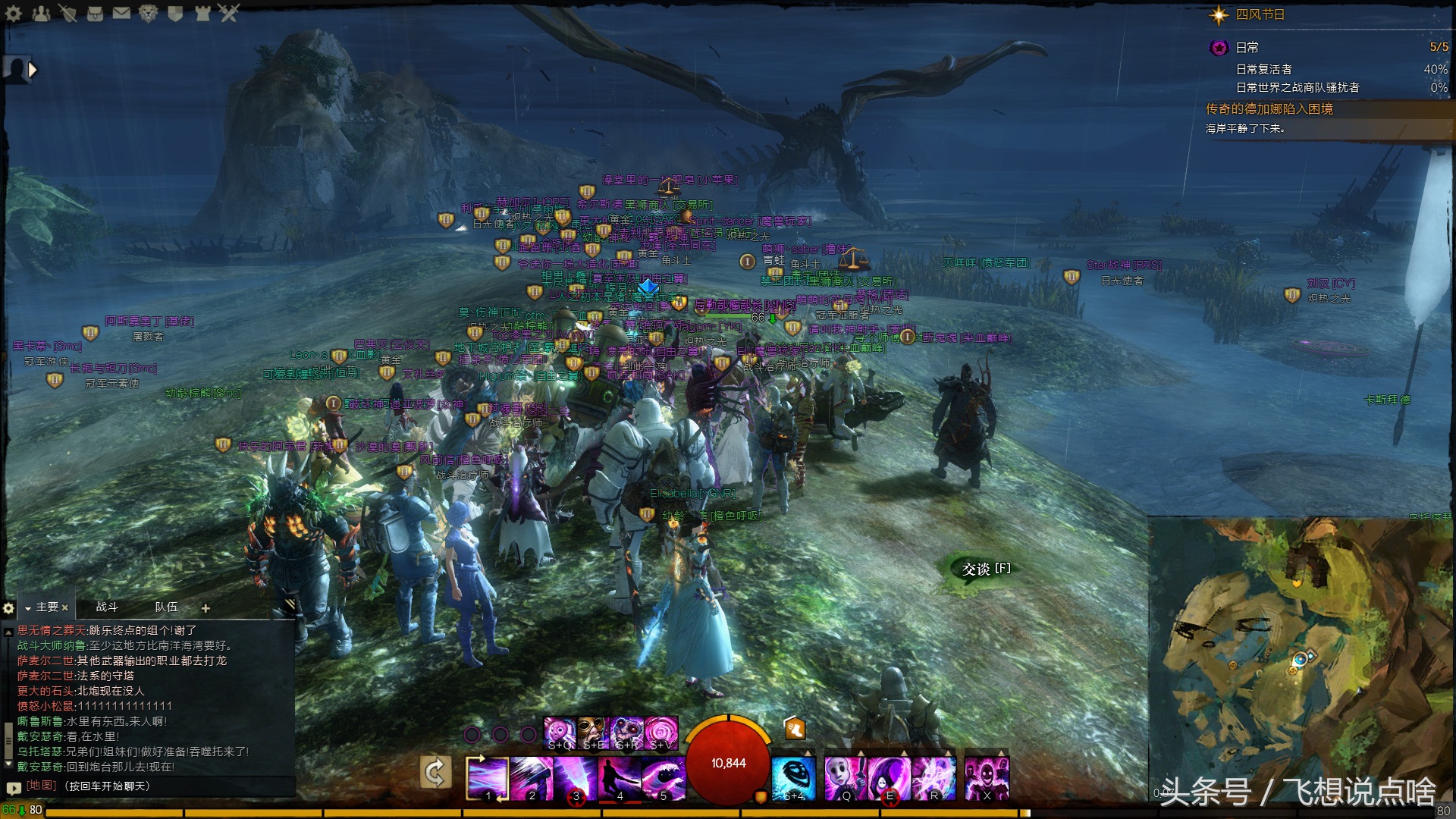Open the Black Lion trading post icon
Image resolution: width=1456 pixels, height=819 pixels.
[x=148, y=13]
